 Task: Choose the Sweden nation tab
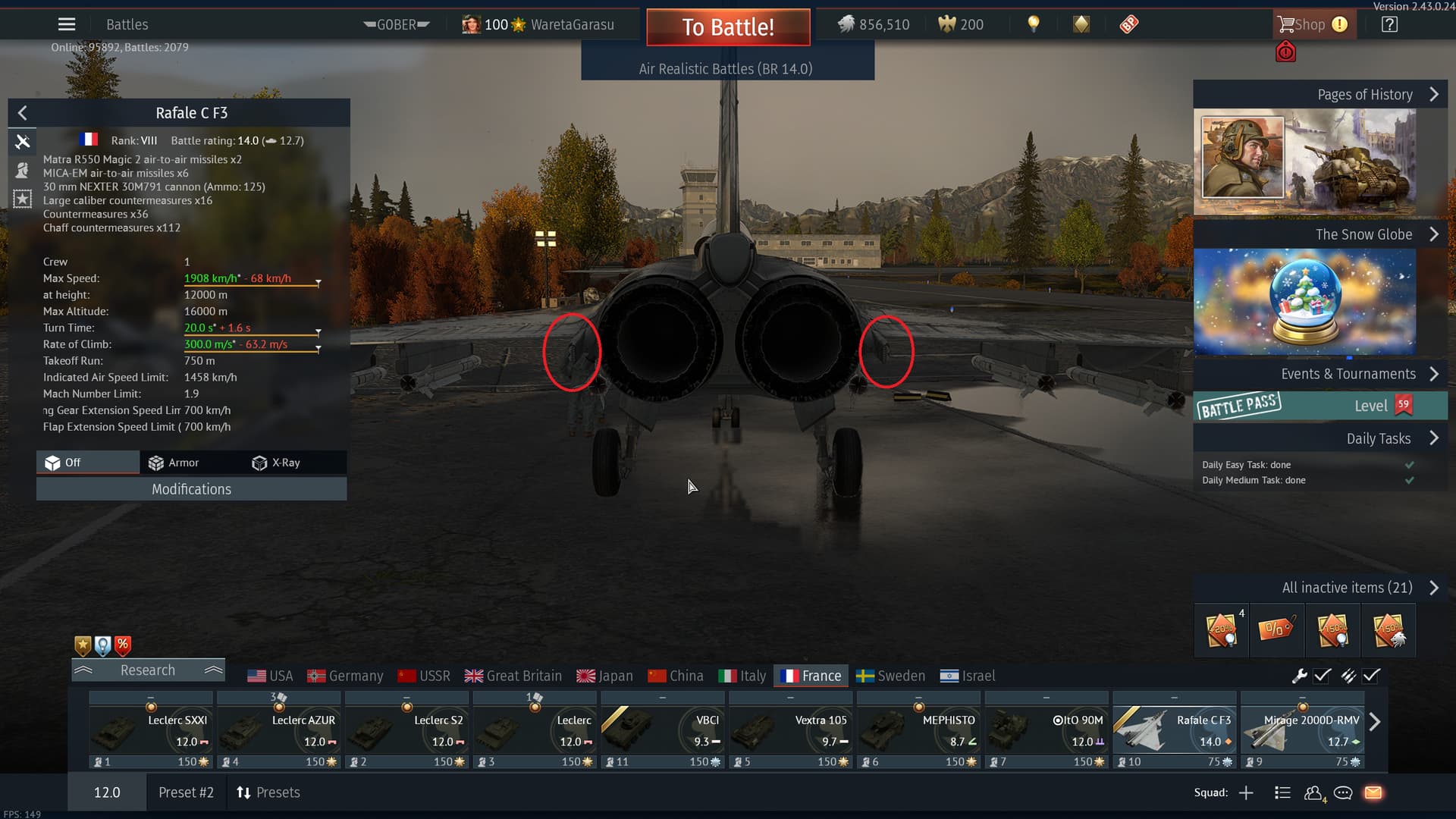point(890,676)
